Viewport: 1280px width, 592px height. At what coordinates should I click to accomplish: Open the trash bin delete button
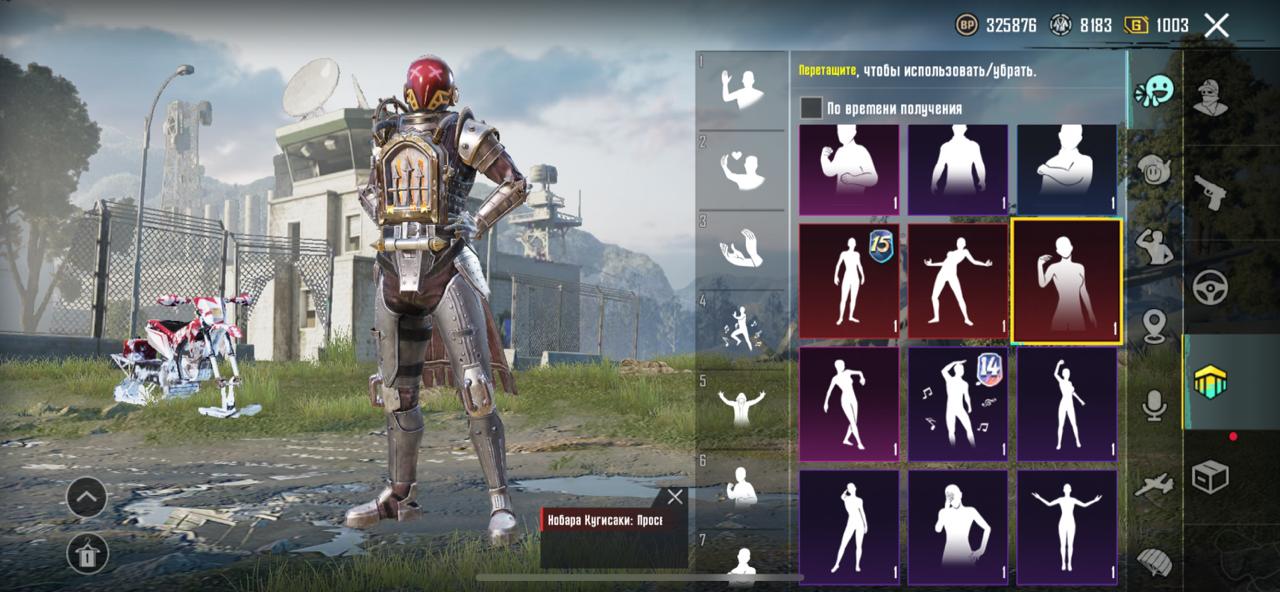pos(87,553)
